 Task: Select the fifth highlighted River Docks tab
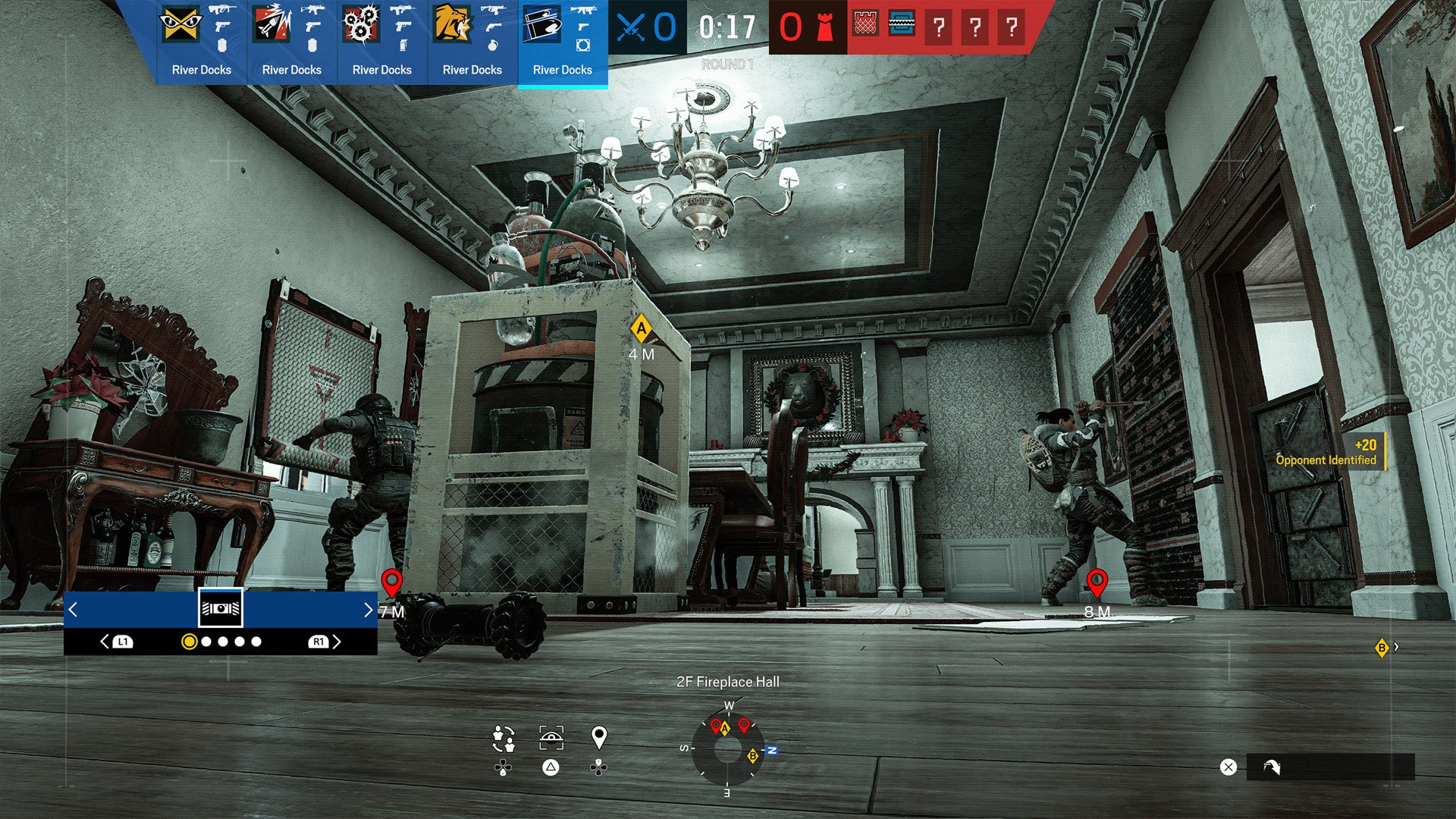click(562, 42)
